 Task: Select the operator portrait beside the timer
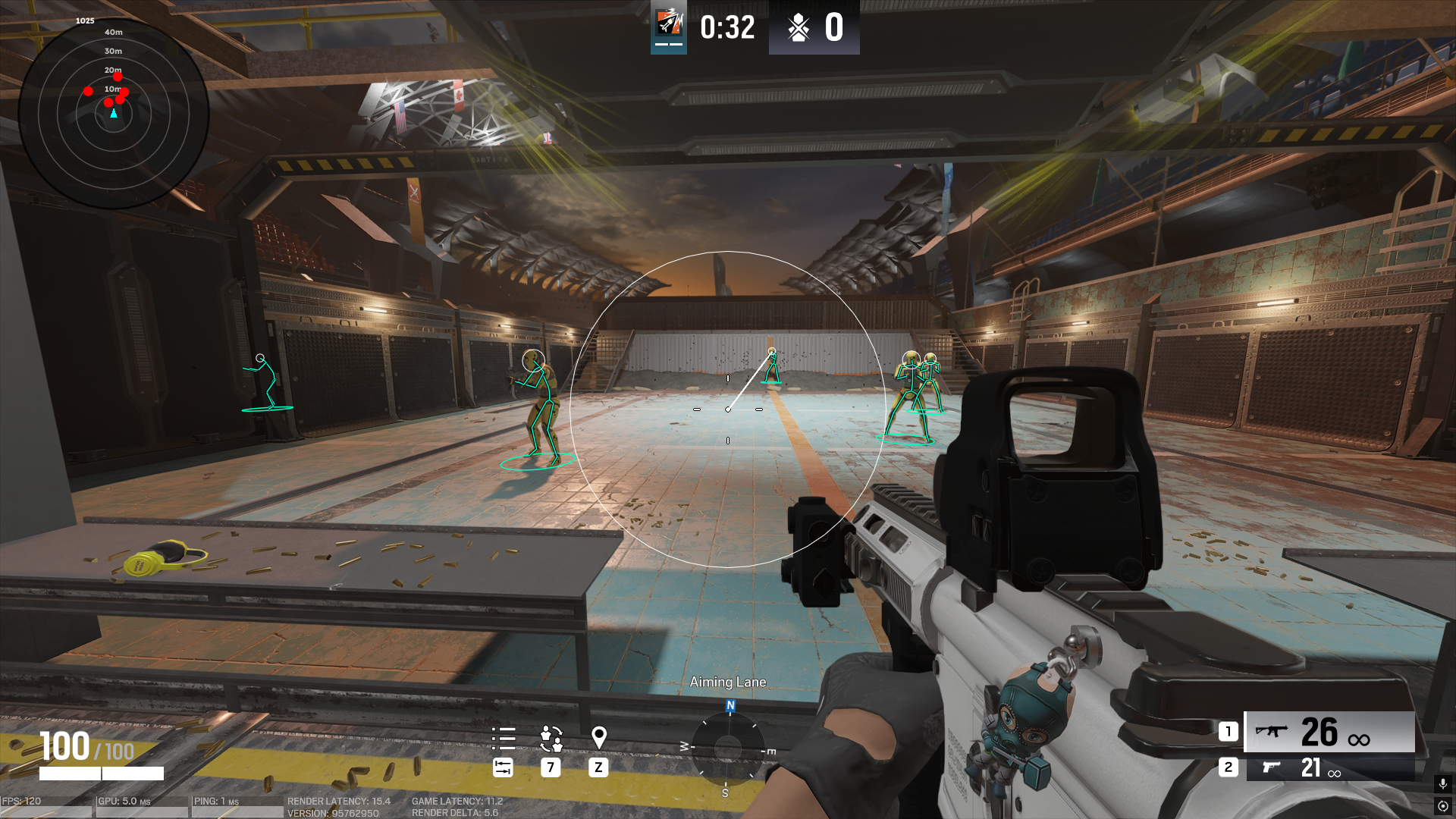pyautogui.click(x=669, y=25)
